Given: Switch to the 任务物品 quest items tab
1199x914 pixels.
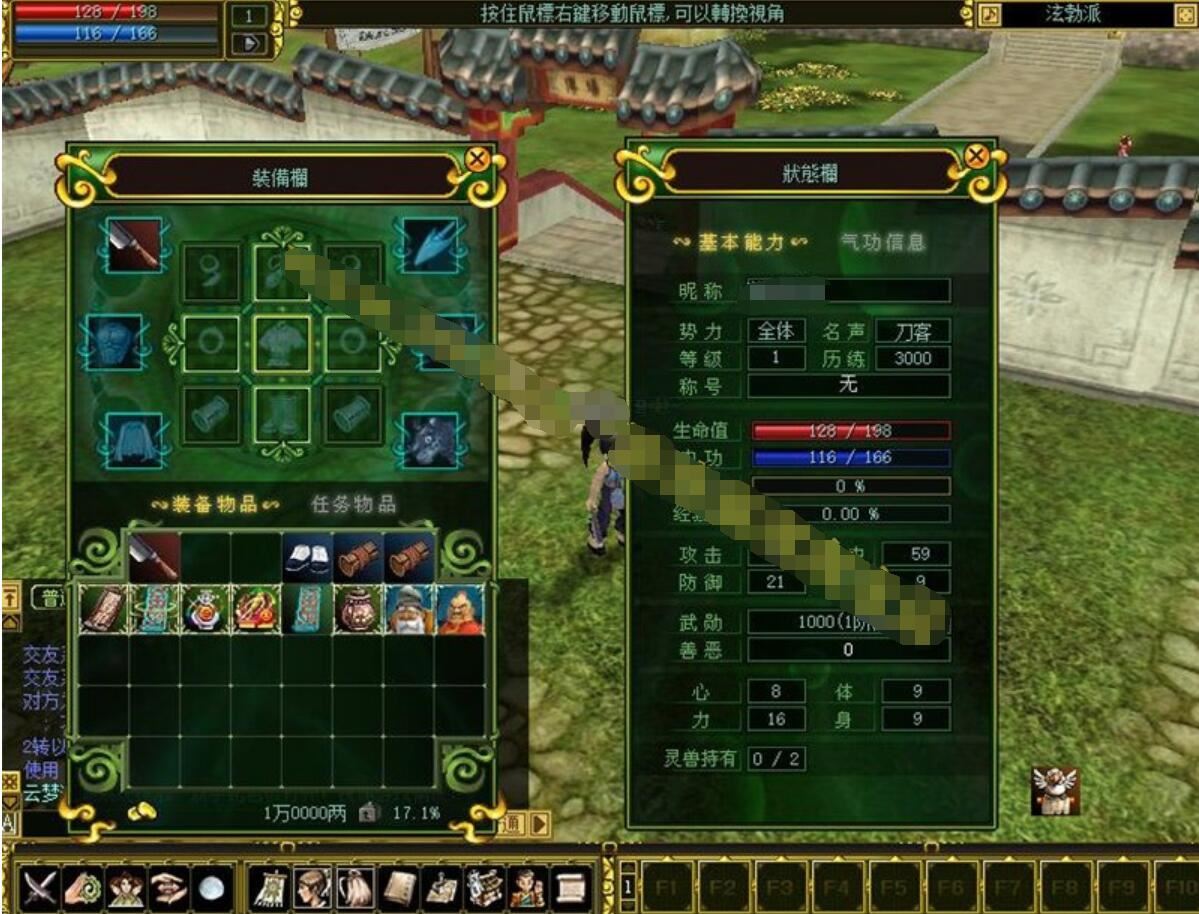Looking at the screenshot, I should coord(354,504).
